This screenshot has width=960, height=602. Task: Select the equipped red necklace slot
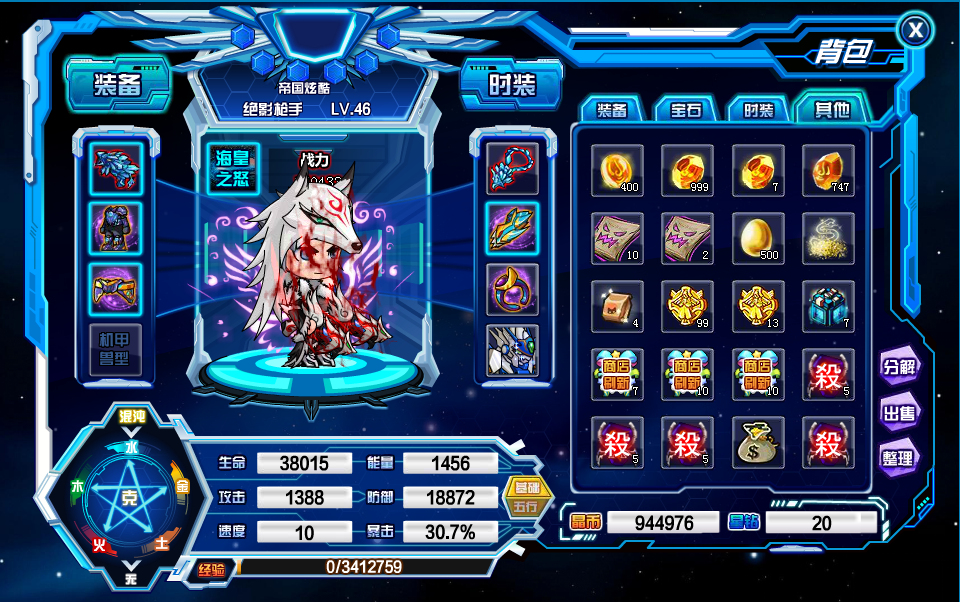tap(512, 169)
